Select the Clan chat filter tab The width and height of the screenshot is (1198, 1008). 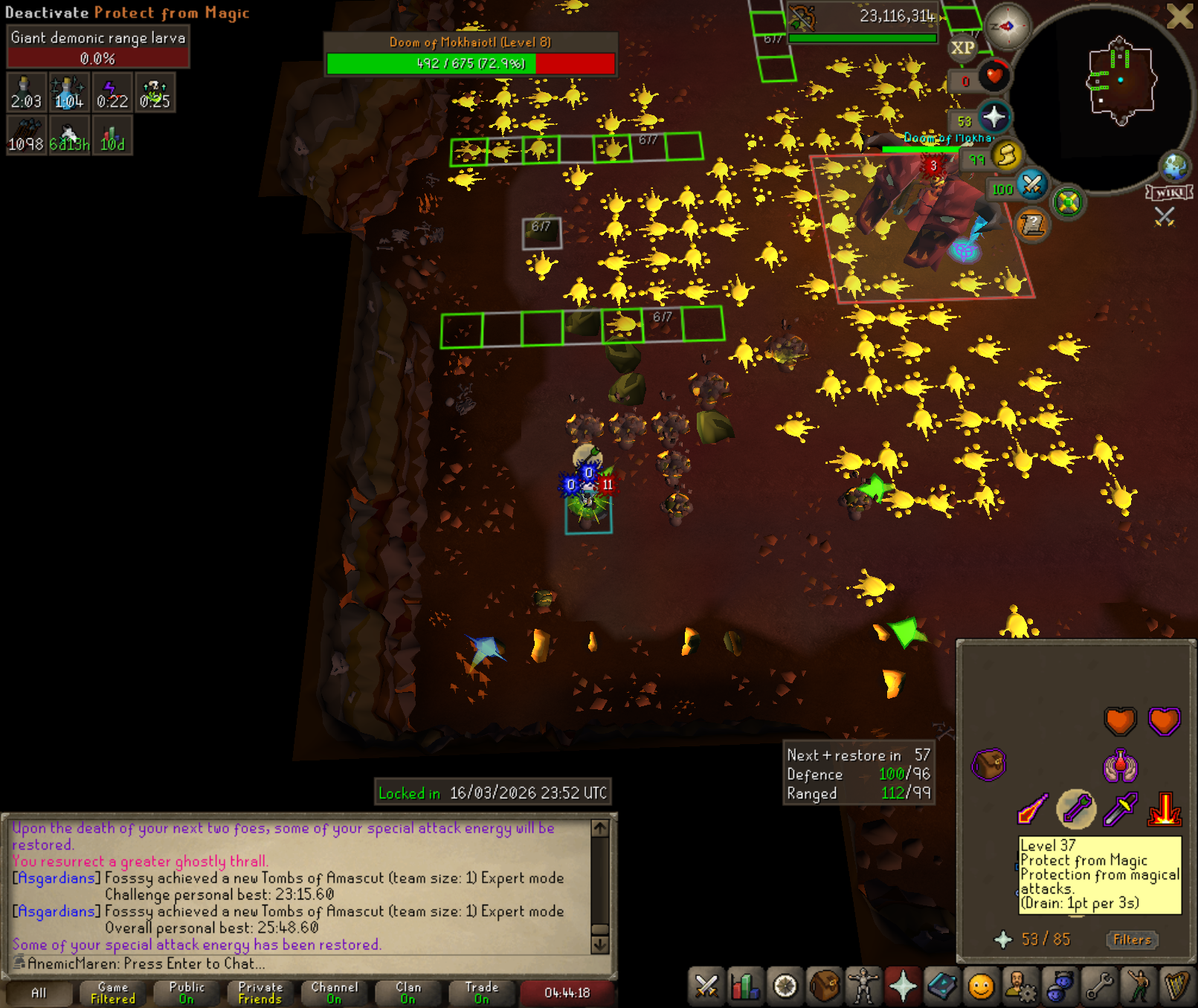(x=408, y=992)
